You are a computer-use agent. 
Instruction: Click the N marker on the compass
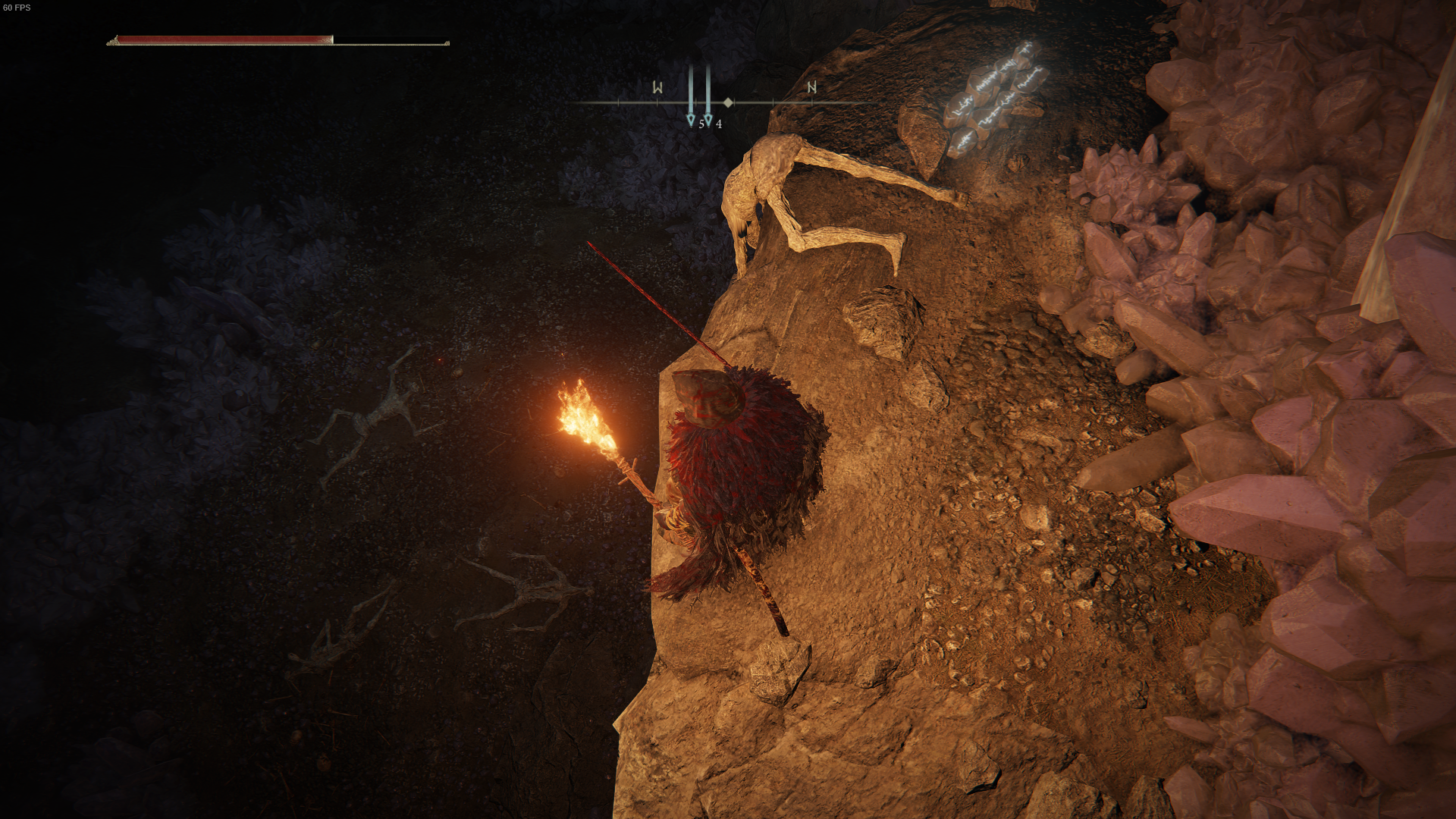point(812,88)
